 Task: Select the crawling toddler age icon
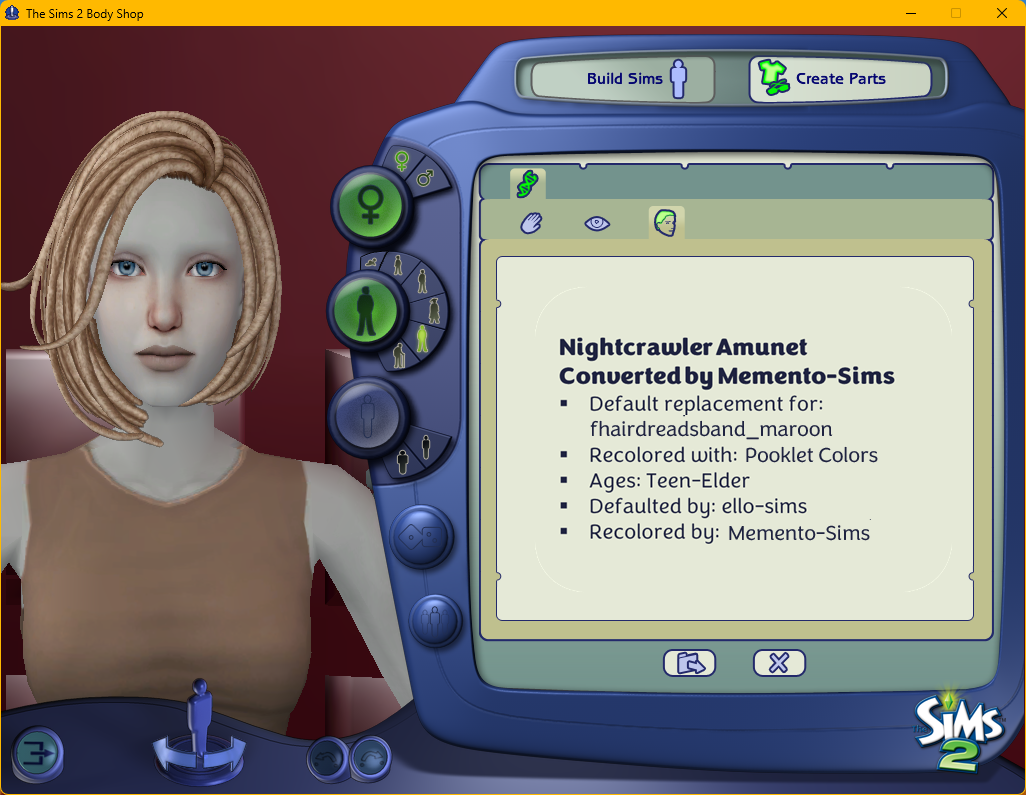click(372, 262)
